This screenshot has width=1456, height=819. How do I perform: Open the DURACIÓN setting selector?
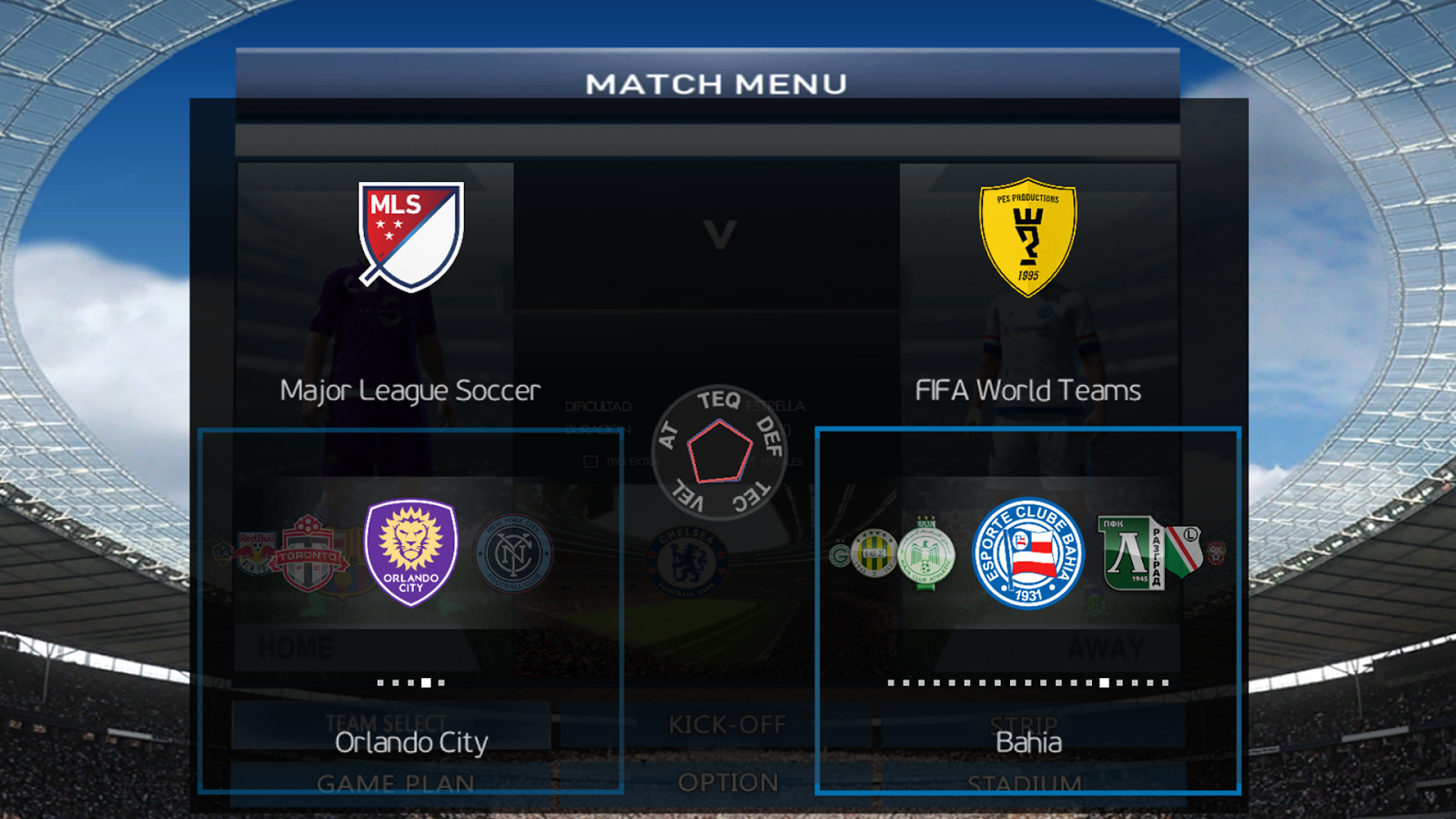pos(597,429)
